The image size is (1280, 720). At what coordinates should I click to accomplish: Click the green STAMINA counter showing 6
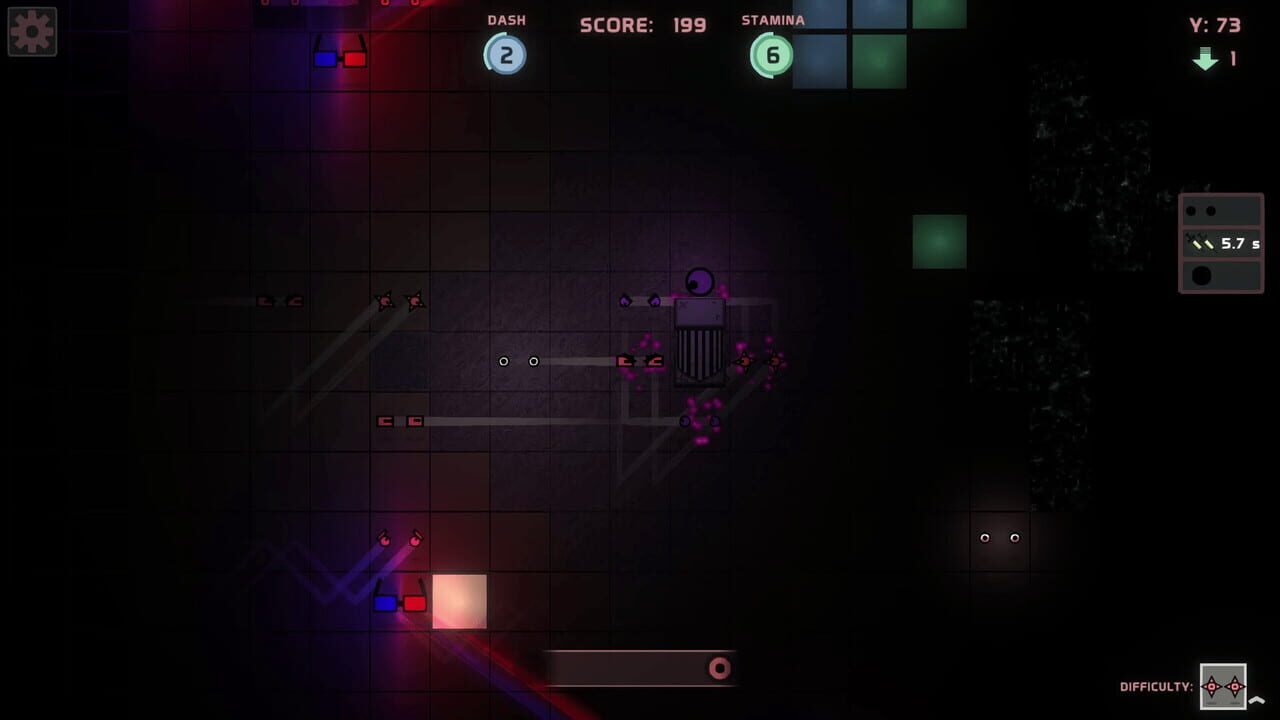click(x=770, y=55)
